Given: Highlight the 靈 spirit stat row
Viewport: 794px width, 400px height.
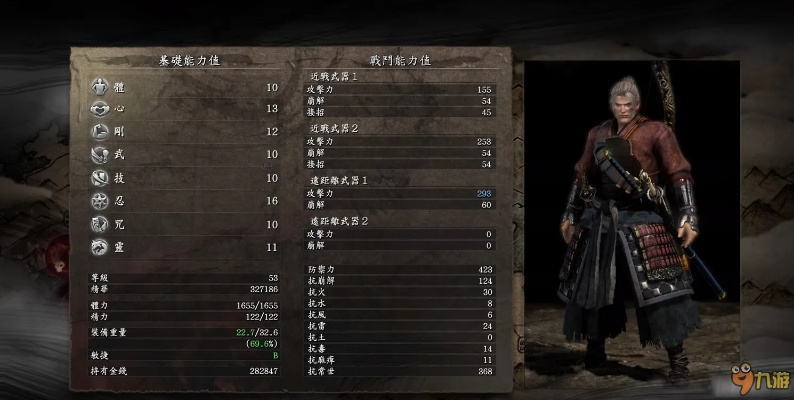Looking at the screenshot, I should 185,246.
